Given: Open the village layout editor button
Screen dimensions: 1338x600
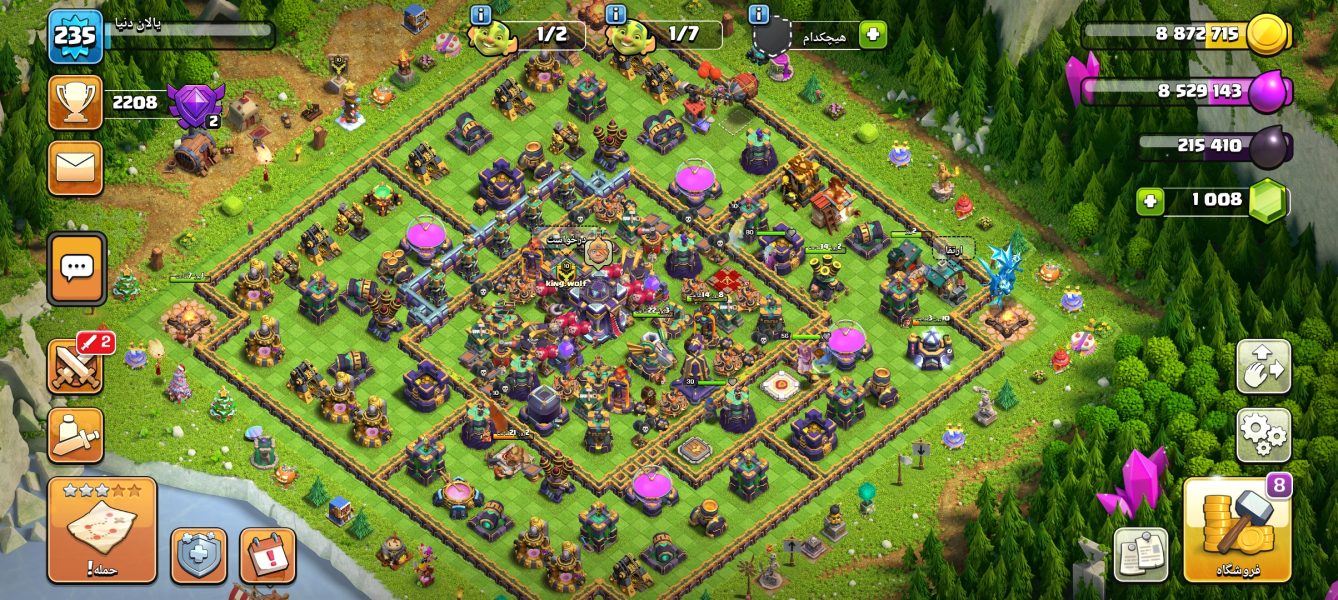Looking at the screenshot, I should pos(1263,367).
